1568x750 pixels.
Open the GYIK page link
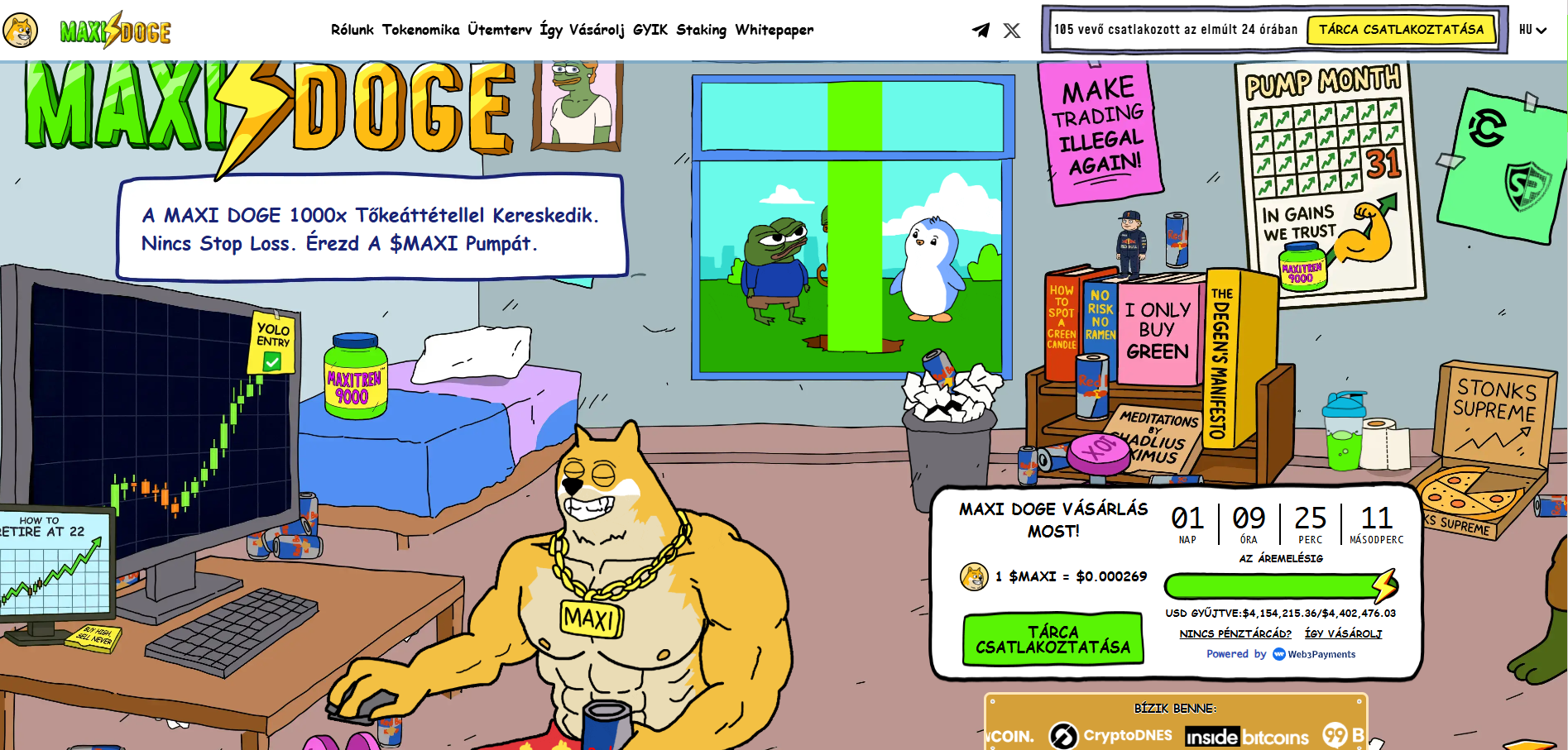(x=650, y=30)
